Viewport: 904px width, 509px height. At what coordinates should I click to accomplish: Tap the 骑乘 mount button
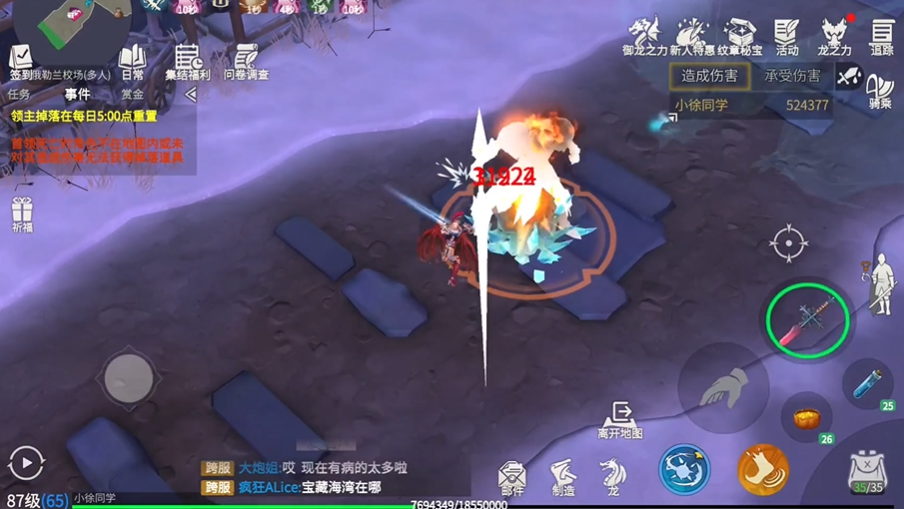(x=880, y=90)
